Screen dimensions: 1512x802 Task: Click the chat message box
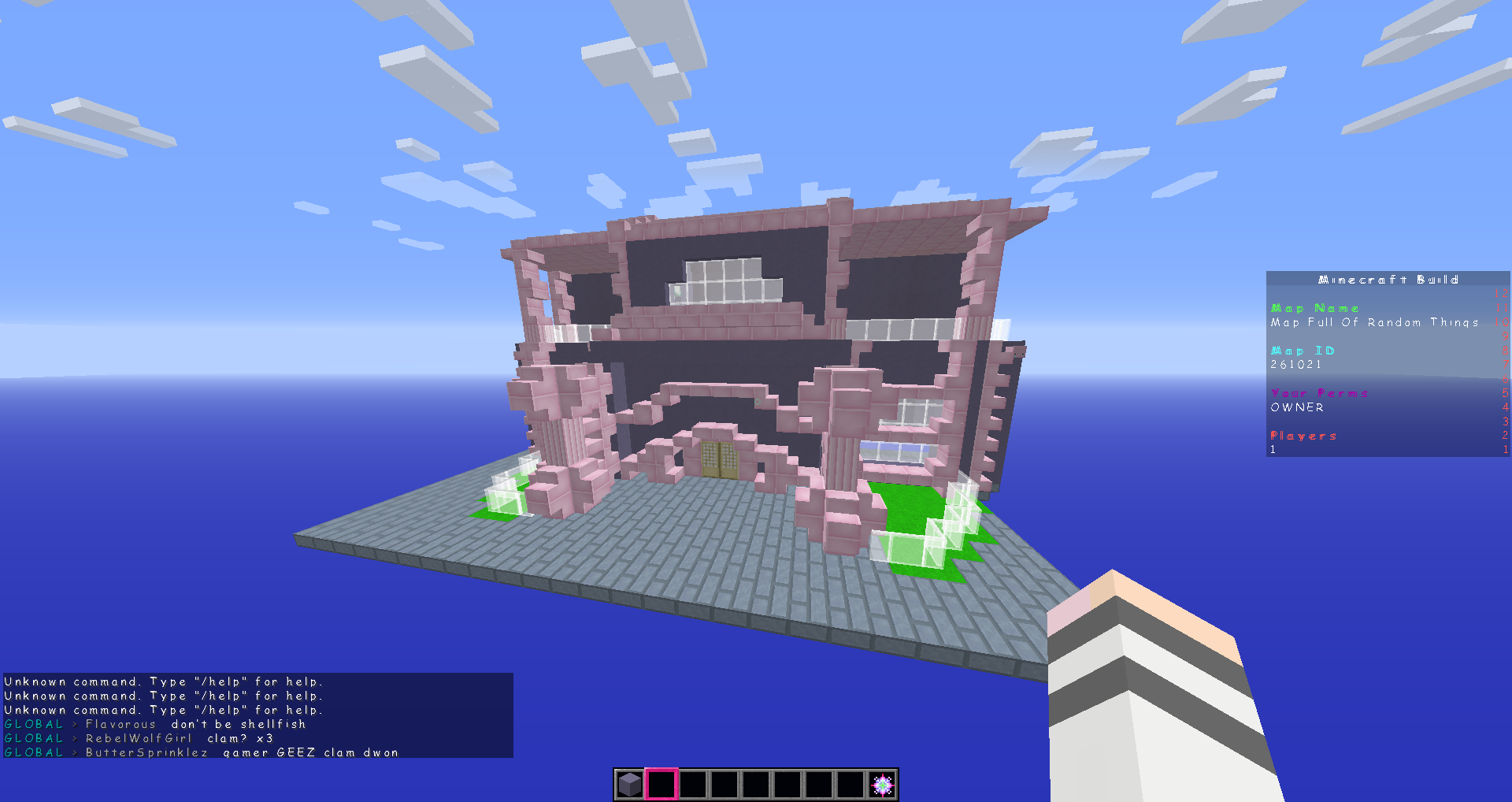(x=258, y=715)
